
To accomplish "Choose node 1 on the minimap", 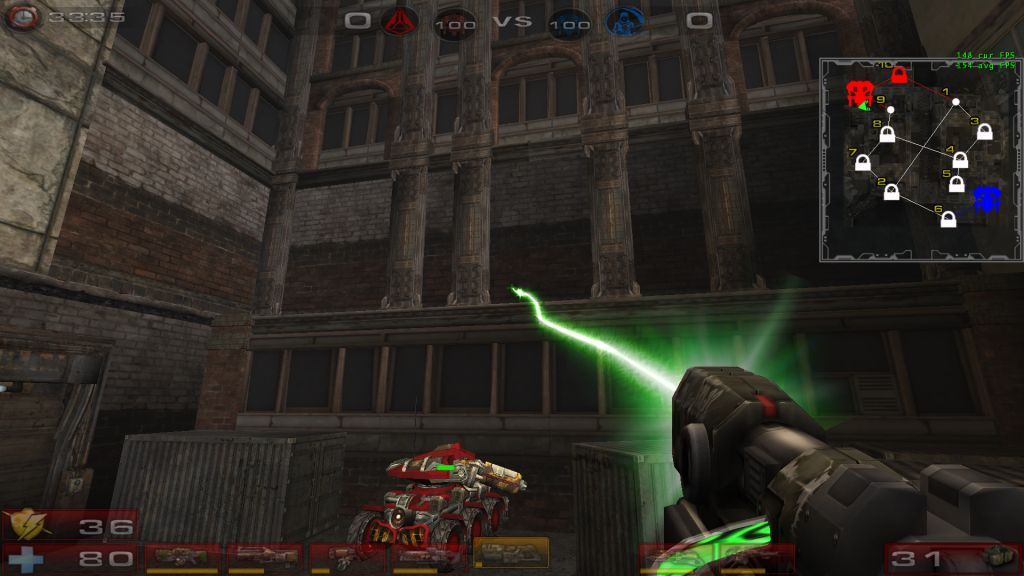I will click(956, 102).
